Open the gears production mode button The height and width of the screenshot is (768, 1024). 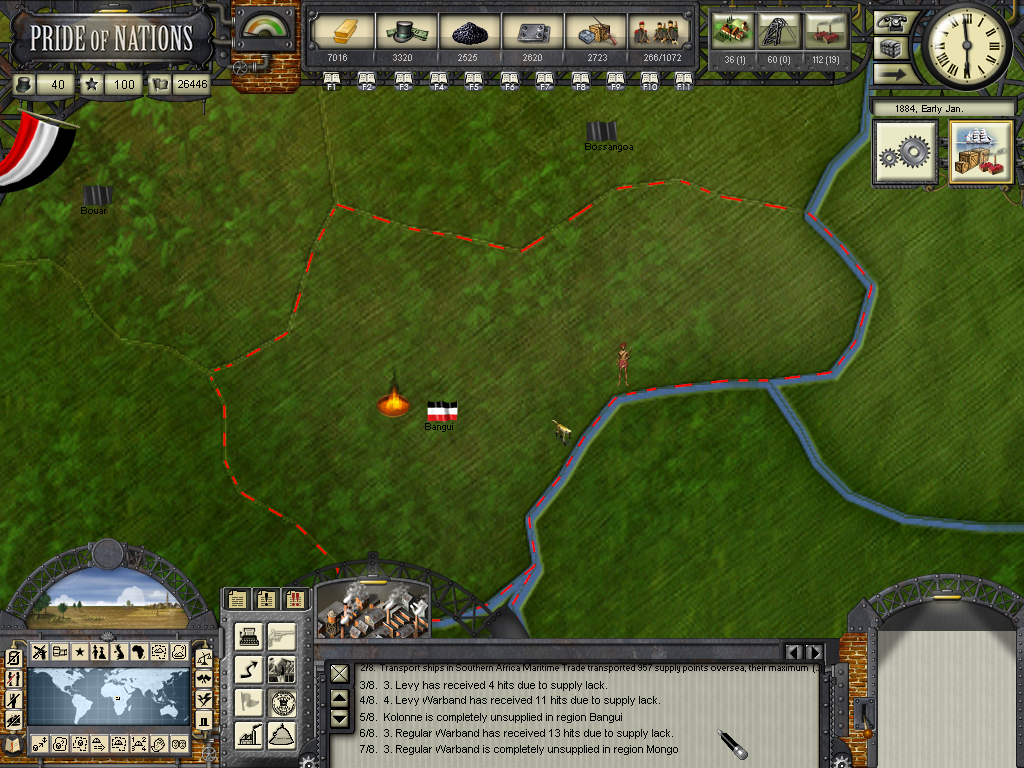pos(906,153)
